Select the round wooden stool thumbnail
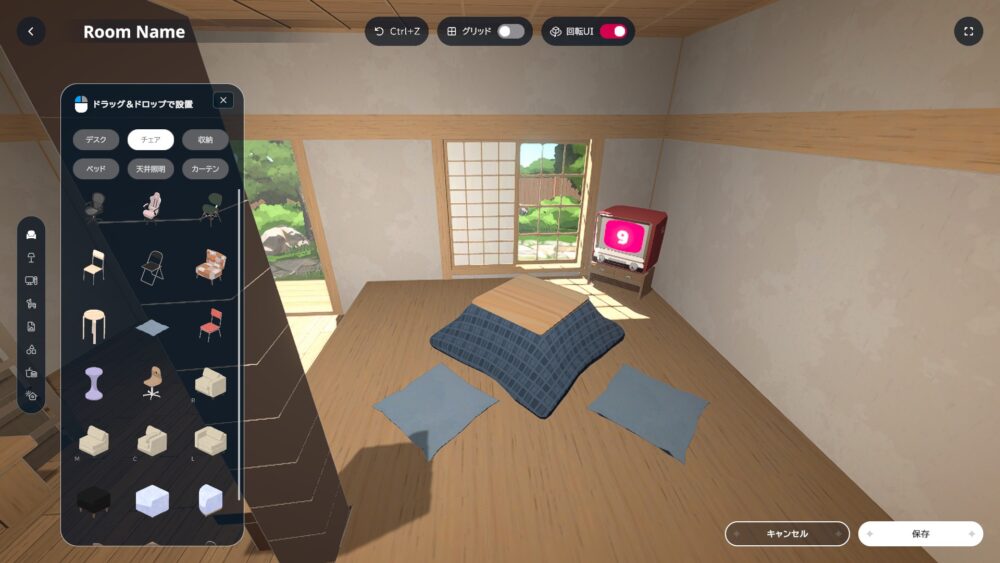This screenshot has height=563, width=1000. (x=94, y=325)
